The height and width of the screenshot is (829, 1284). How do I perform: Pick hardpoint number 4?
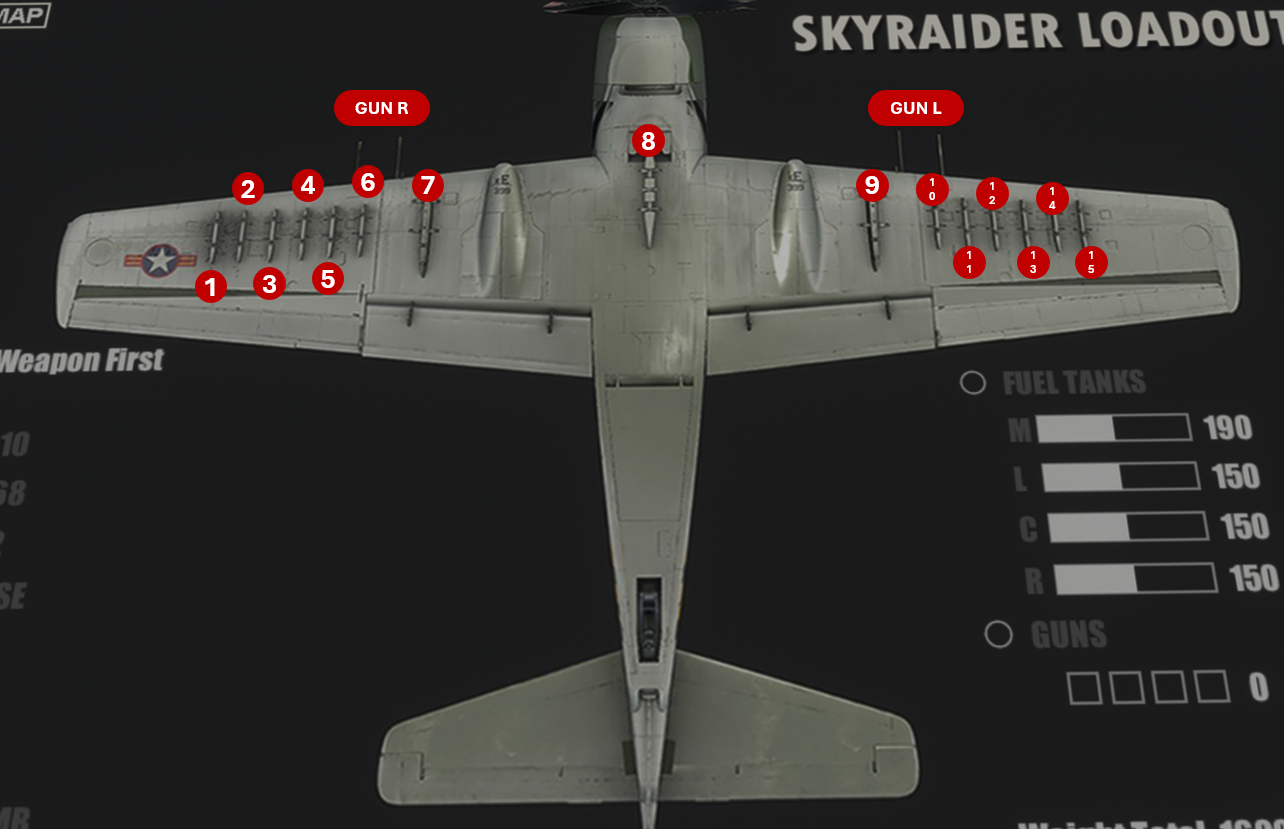[308, 185]
